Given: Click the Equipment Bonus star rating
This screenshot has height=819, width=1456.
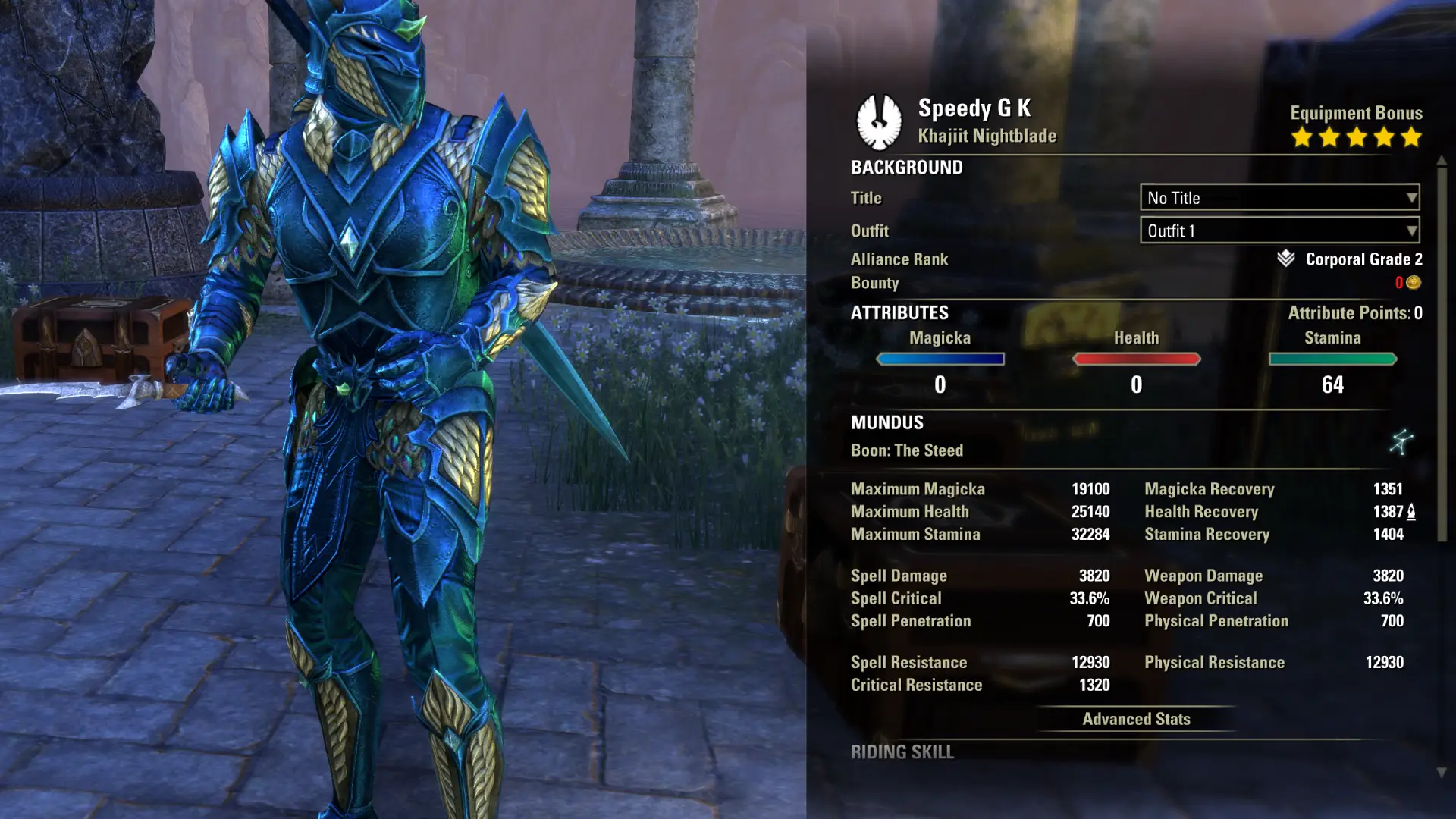Looking at the screenshot, I should (x=1356, y=137).
